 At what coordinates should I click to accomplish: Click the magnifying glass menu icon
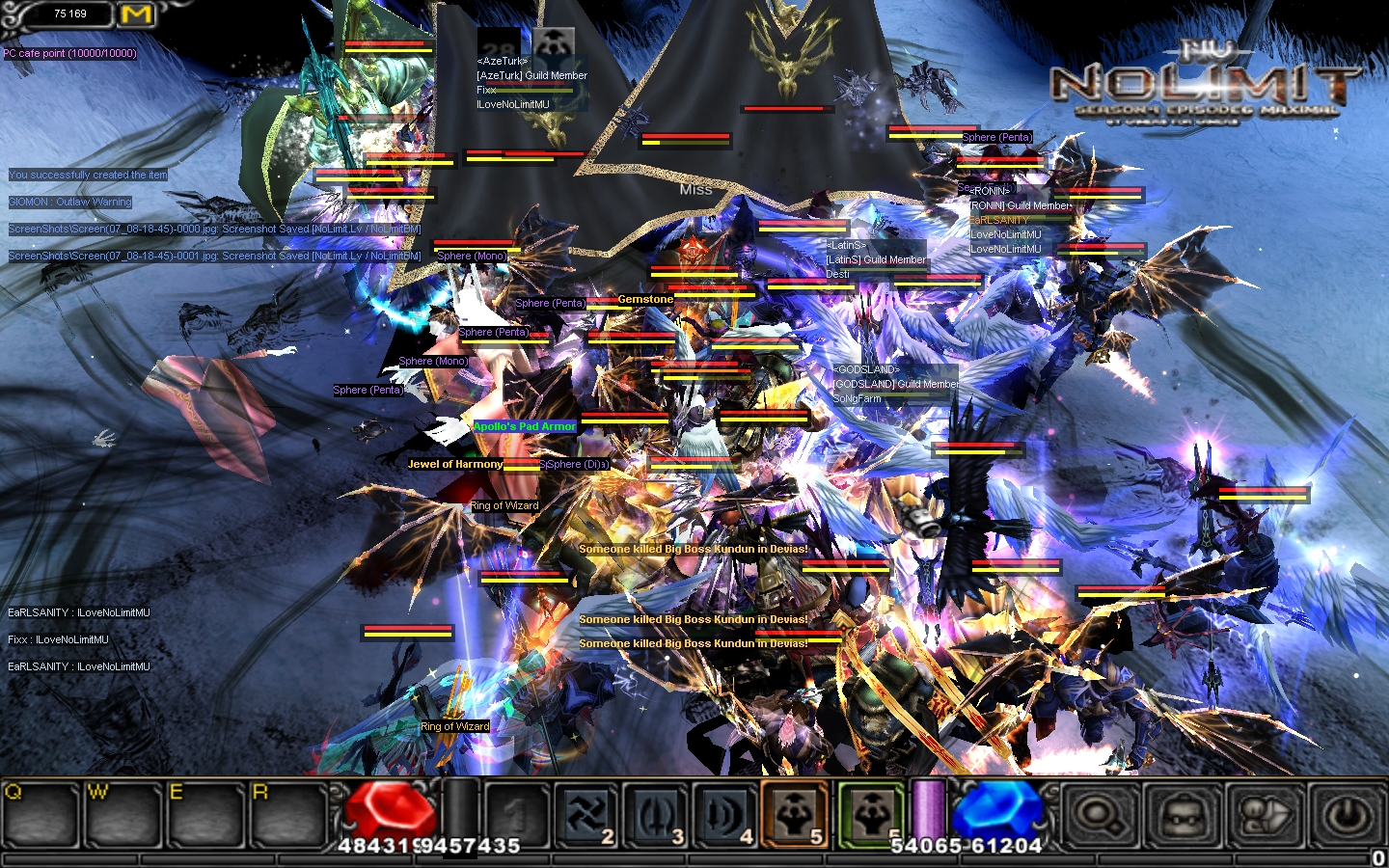click(1099, 817)
